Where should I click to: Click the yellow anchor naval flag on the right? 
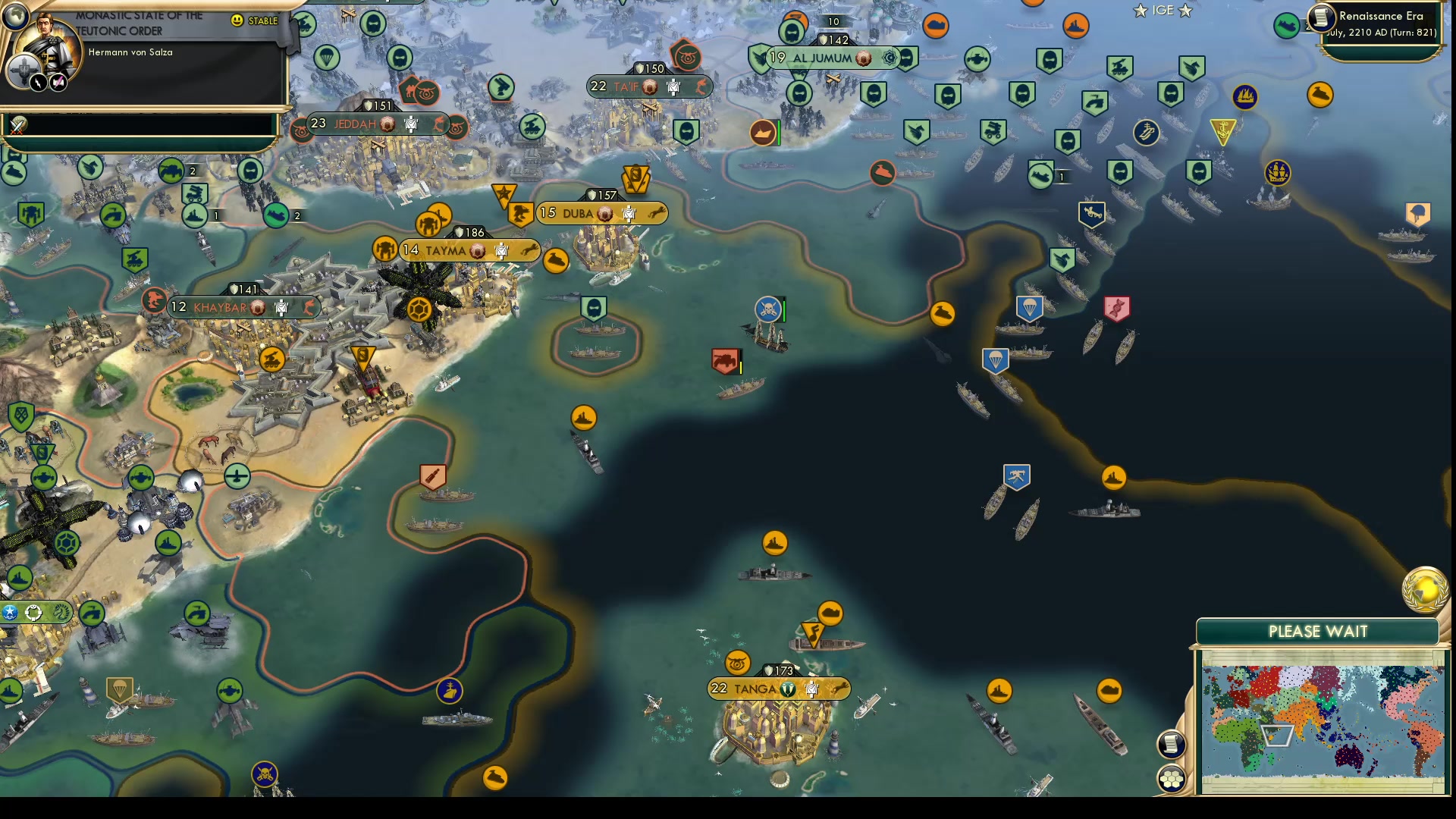click(x=1222, y=129)
